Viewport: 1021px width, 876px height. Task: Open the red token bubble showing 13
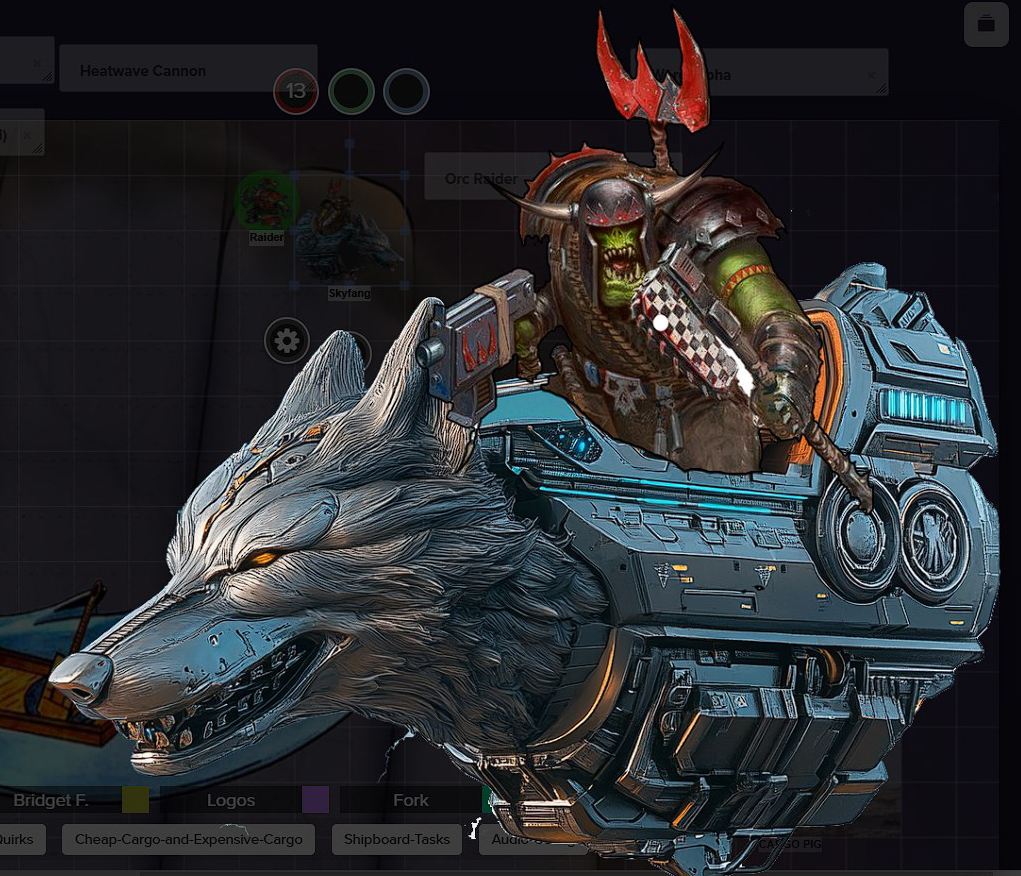point(296,91)
